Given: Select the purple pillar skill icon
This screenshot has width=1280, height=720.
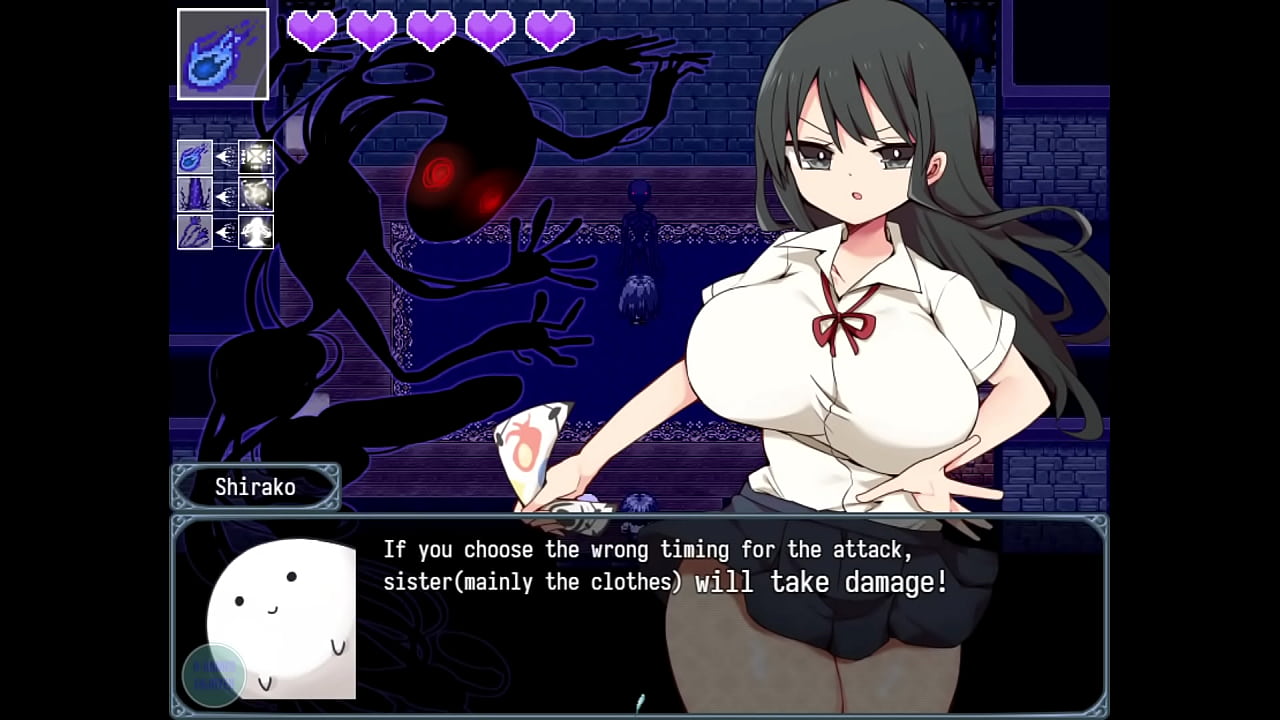Looking at the screenshot, I should click(194, 194).
